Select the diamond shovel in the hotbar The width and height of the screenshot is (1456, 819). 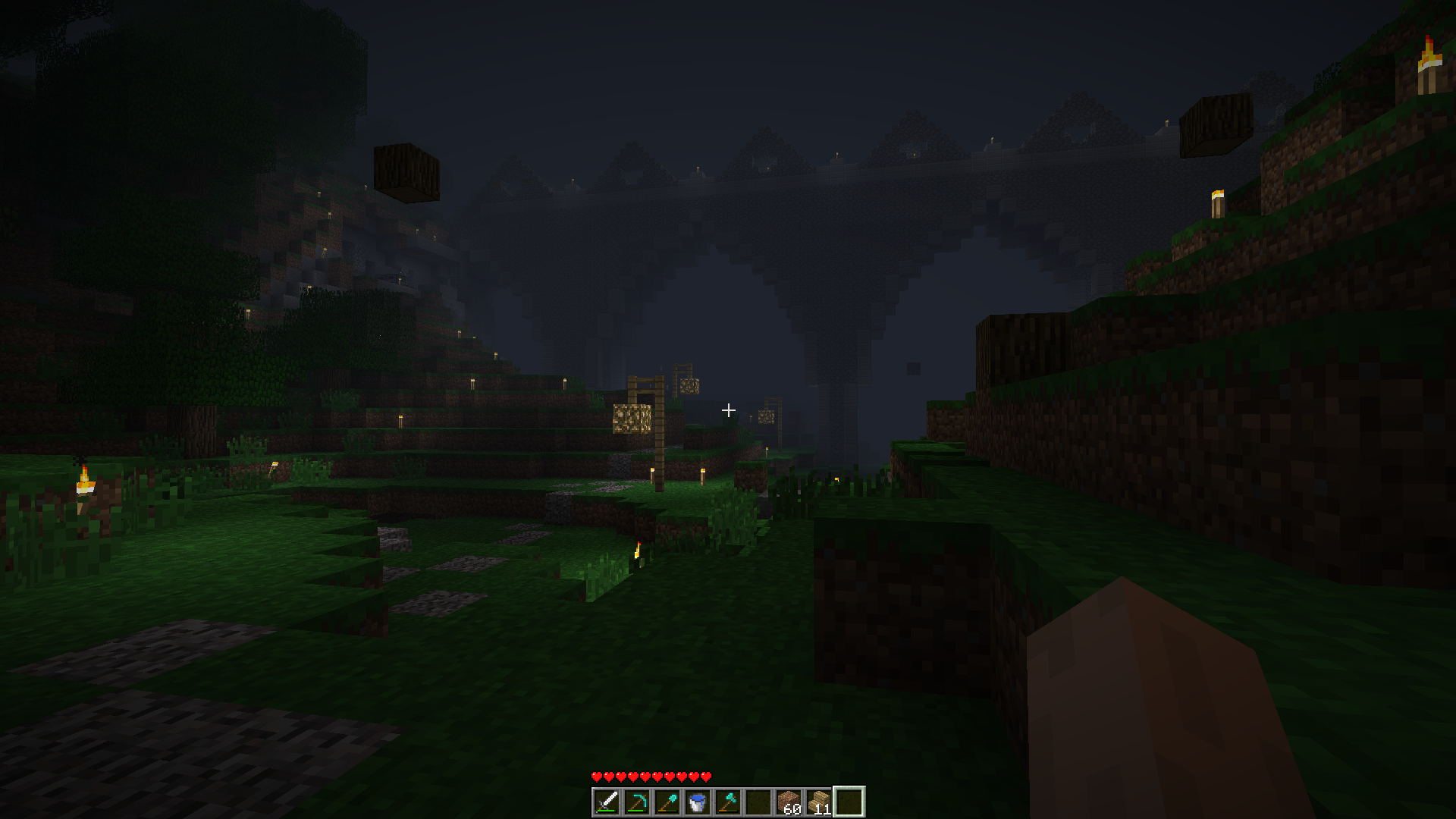coord(668,801)
